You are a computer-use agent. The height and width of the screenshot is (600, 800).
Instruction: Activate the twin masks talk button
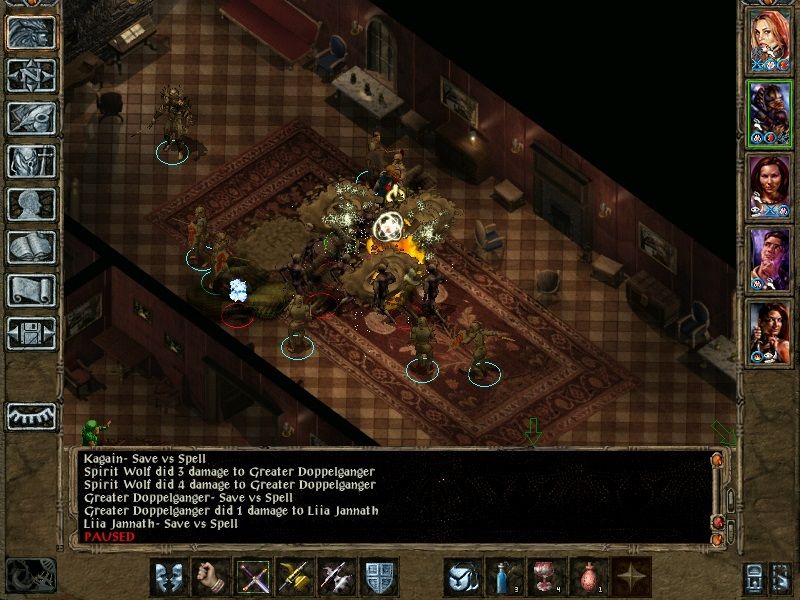point(169,576)
